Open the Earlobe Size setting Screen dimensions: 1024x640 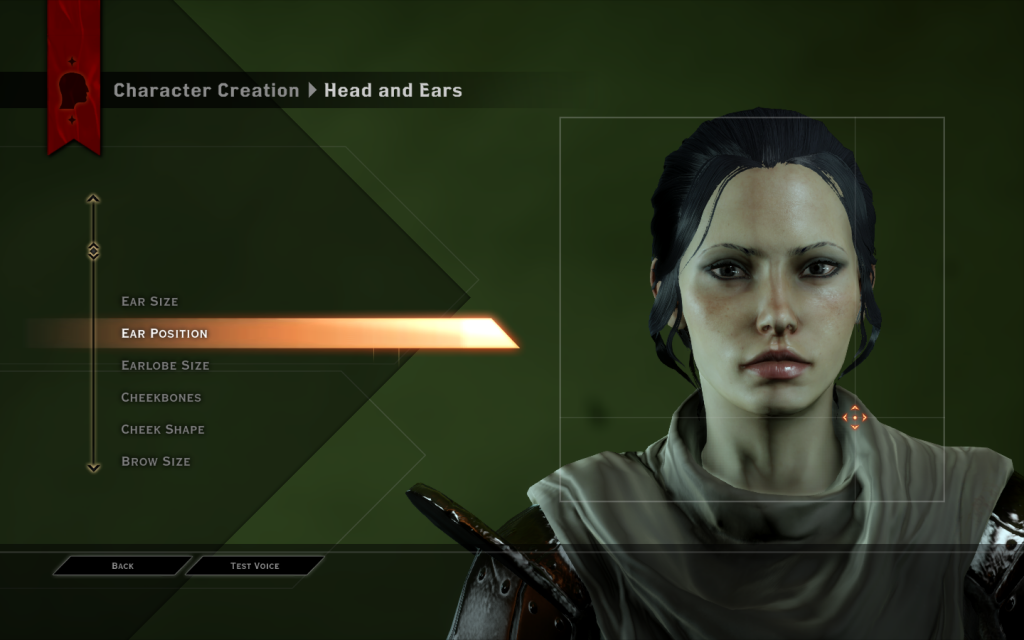[165, 365]
